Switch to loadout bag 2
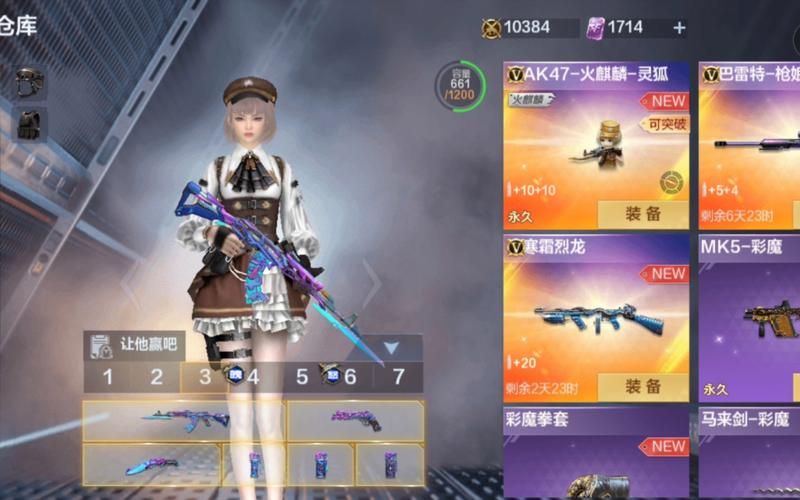This screenshot has height=500, width=800. (x=157, y=377)
